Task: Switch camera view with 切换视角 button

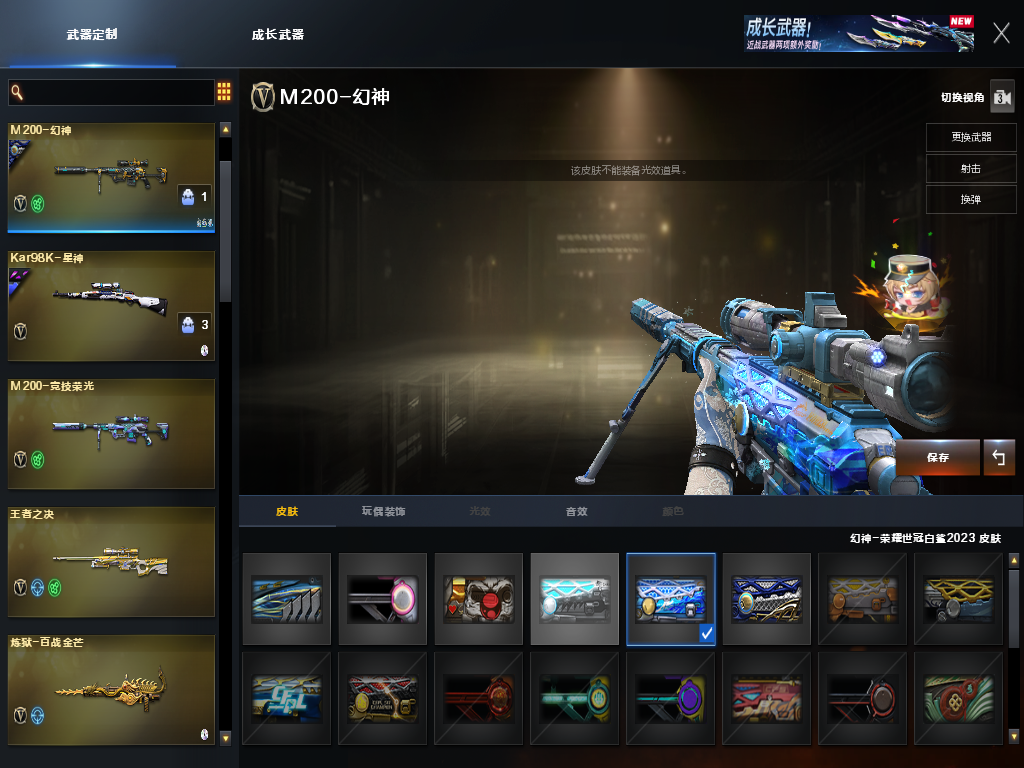Action: point(1002,97)
